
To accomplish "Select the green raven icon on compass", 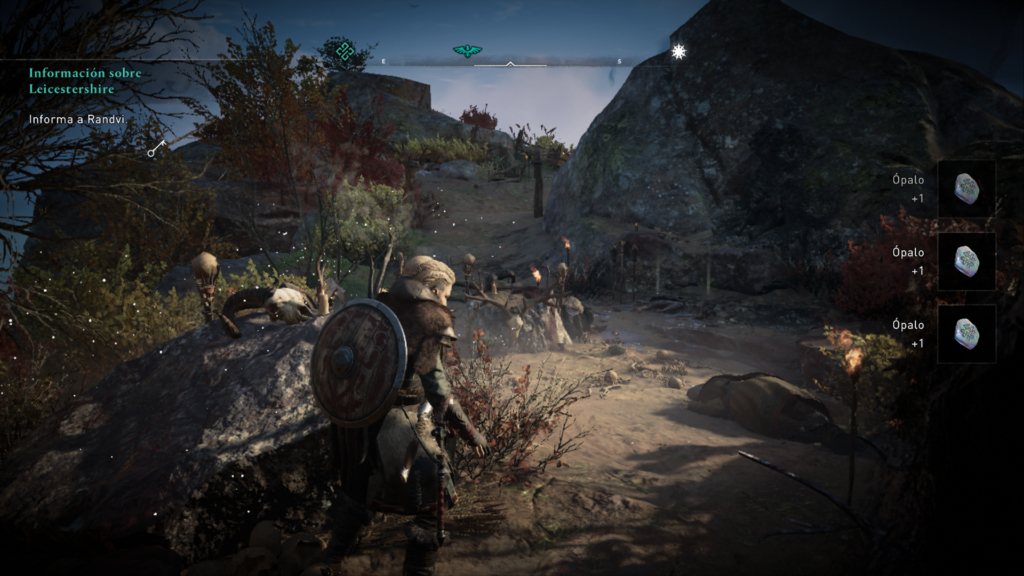I will (x=466, y=51).
